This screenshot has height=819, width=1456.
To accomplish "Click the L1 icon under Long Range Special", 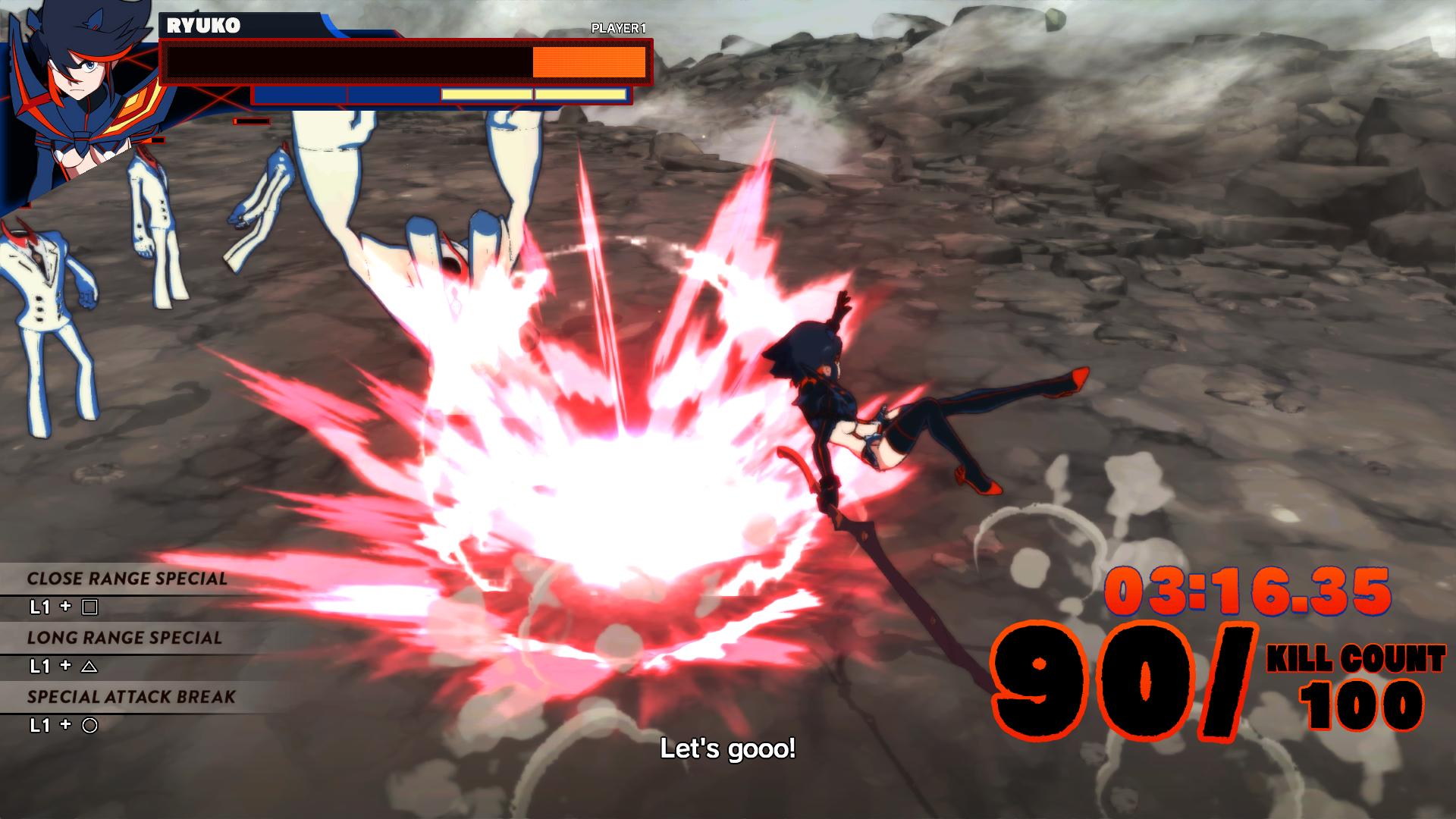I will (x=39, y=667).
